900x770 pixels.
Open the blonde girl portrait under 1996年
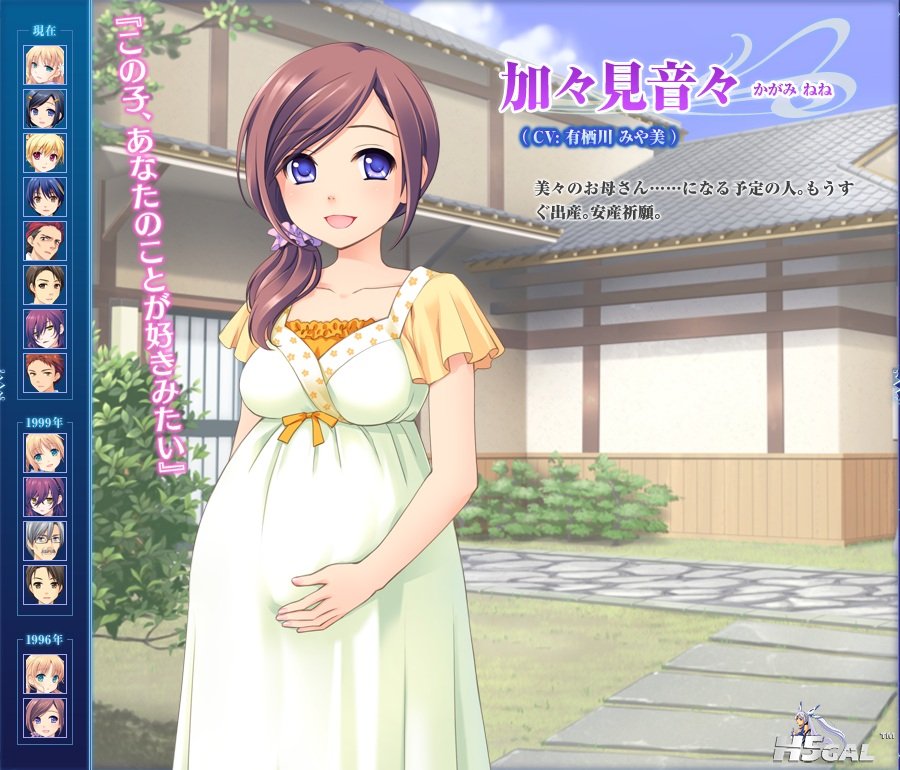(x=45, y=674)
